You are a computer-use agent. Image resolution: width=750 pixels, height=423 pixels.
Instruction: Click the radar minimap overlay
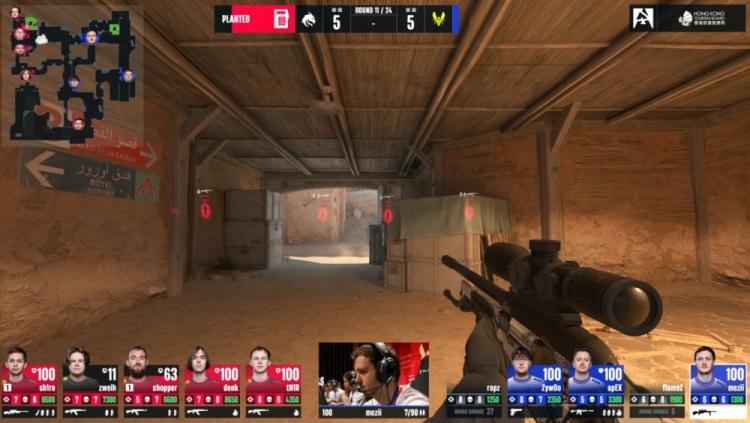click(x=74, y=73)
